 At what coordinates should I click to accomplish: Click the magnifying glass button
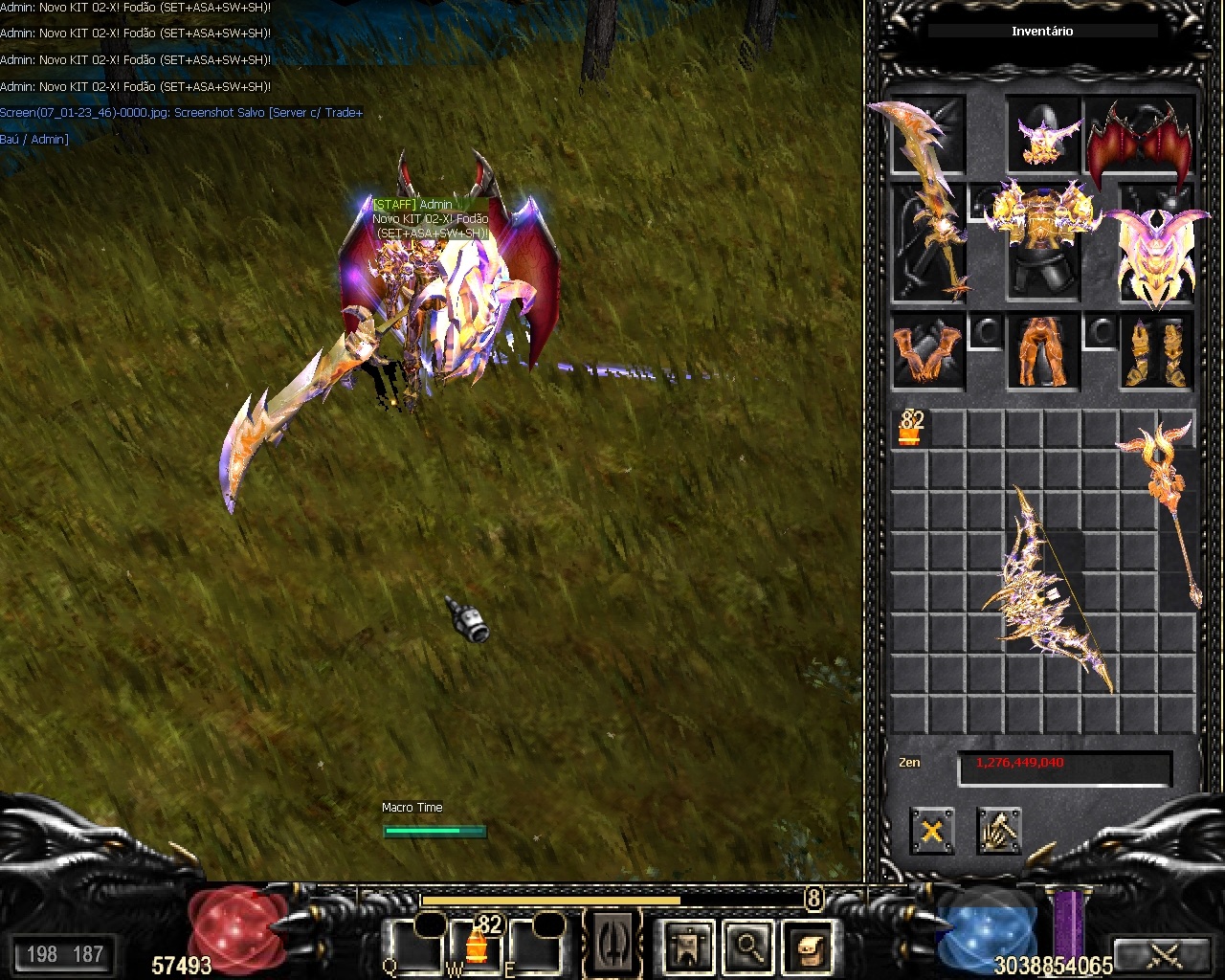[x=748, y=946]
